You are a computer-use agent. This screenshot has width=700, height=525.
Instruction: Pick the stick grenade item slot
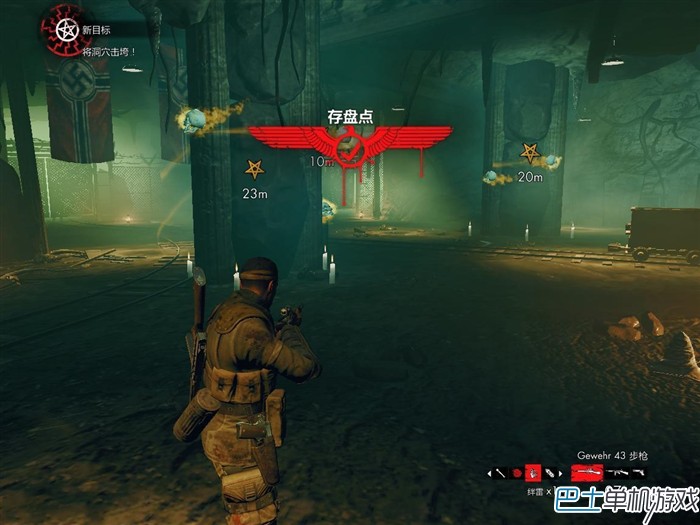[500, 472]
